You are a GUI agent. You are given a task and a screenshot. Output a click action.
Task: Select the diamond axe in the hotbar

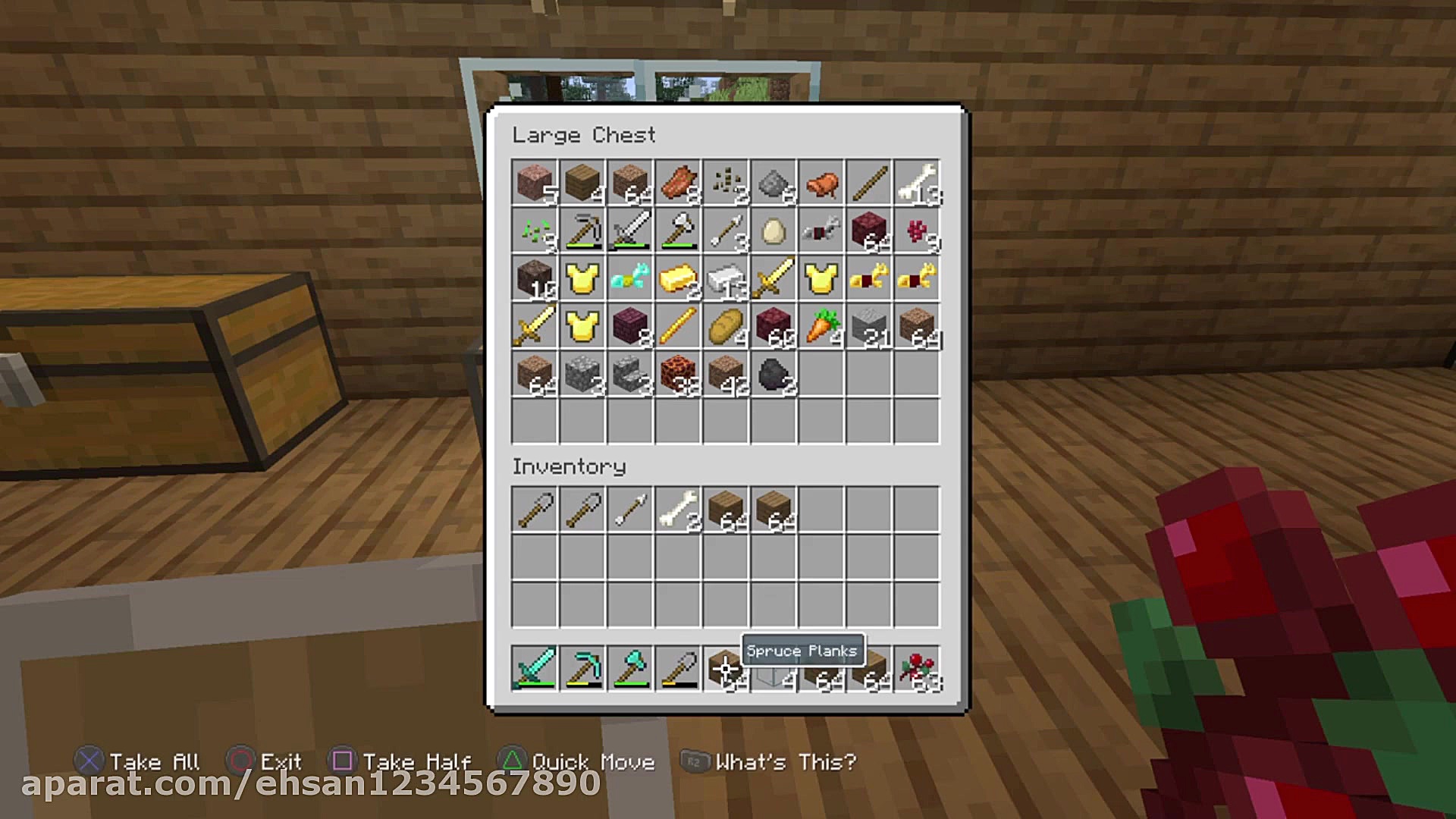tap(630, 668)
